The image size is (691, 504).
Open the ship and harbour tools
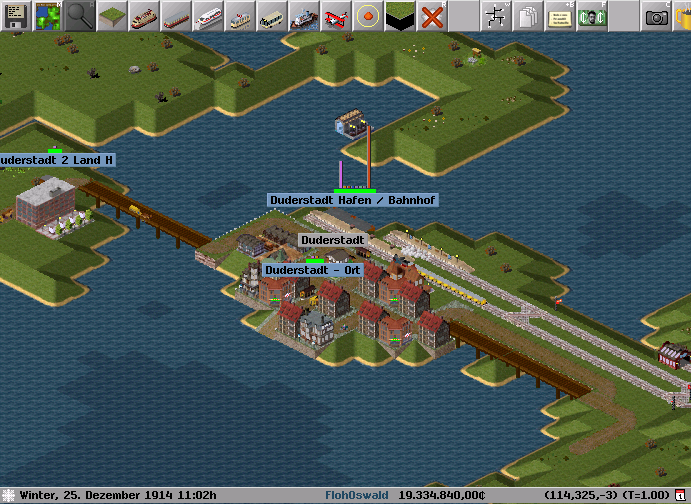click(304, 15)
